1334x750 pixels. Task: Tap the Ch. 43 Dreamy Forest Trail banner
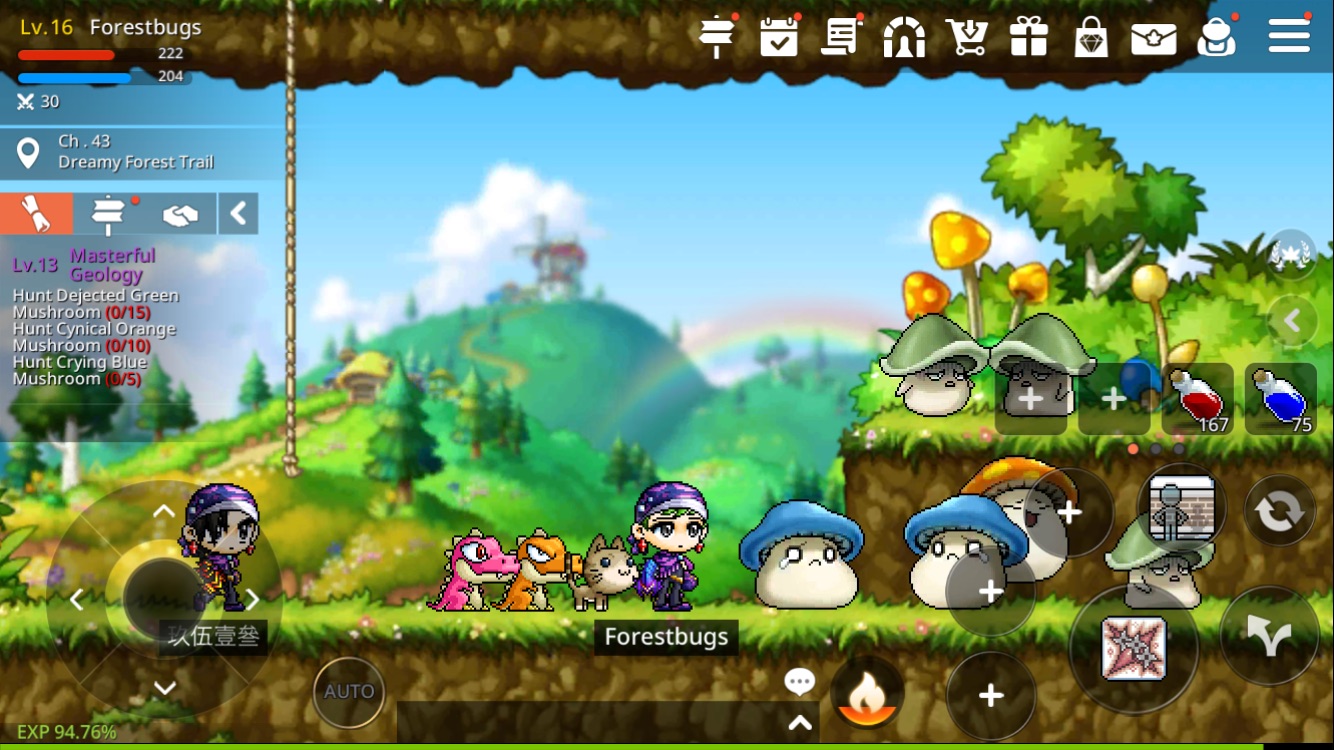[140, 152]
